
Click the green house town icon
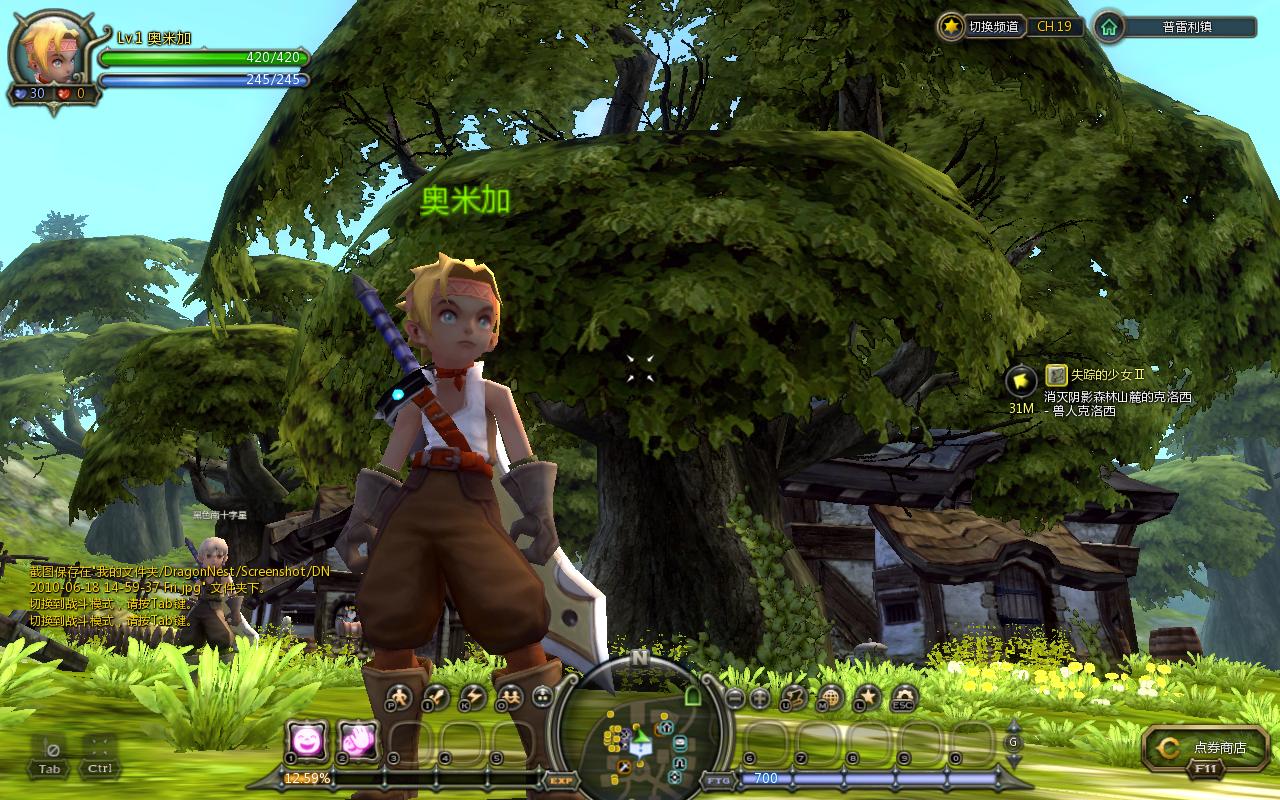(x=1108, y=27)
